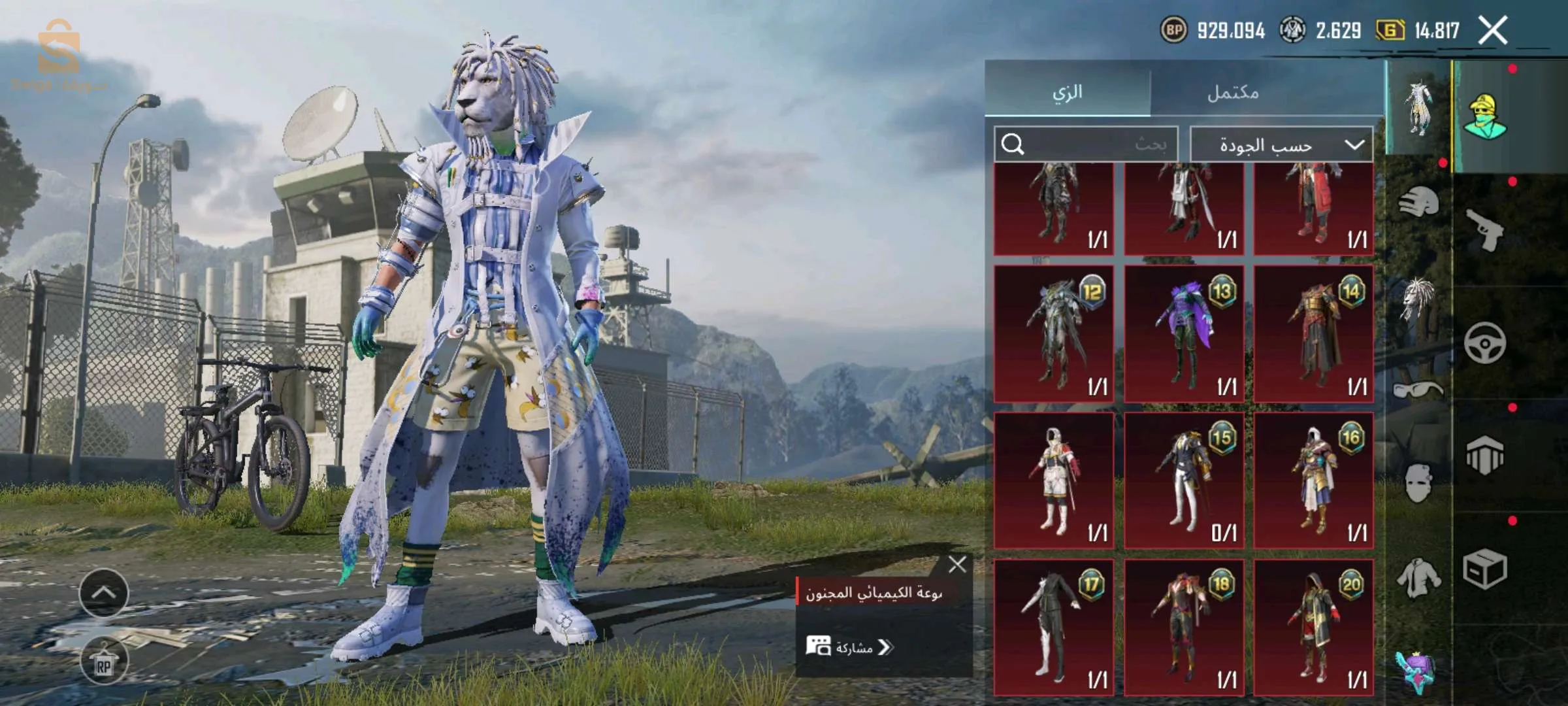Select the outfit with level badge 12
This screenshot has height=706, width=1568.
(1053, 333)
